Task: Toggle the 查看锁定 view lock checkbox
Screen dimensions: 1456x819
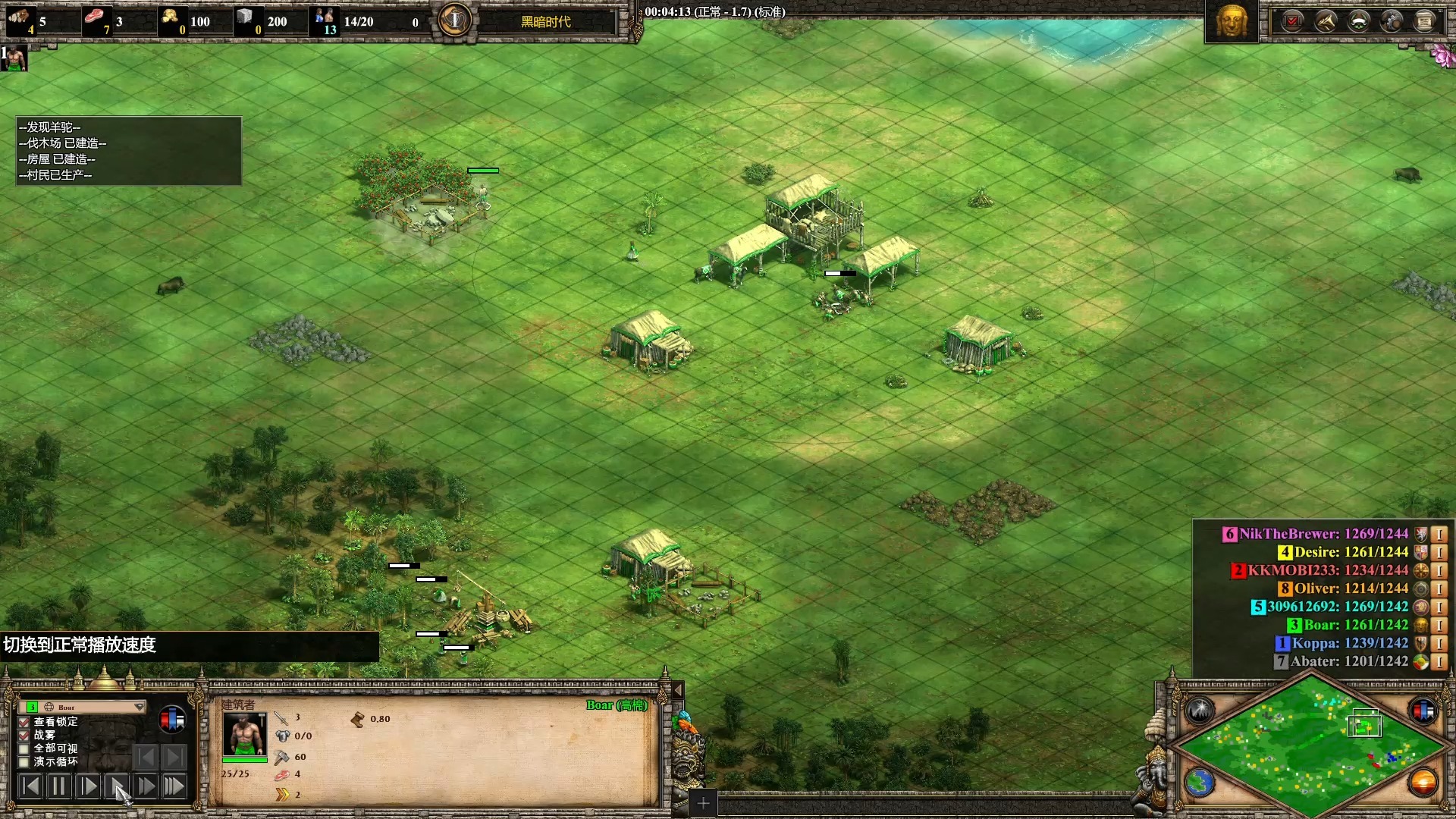Action: (24, 722)
